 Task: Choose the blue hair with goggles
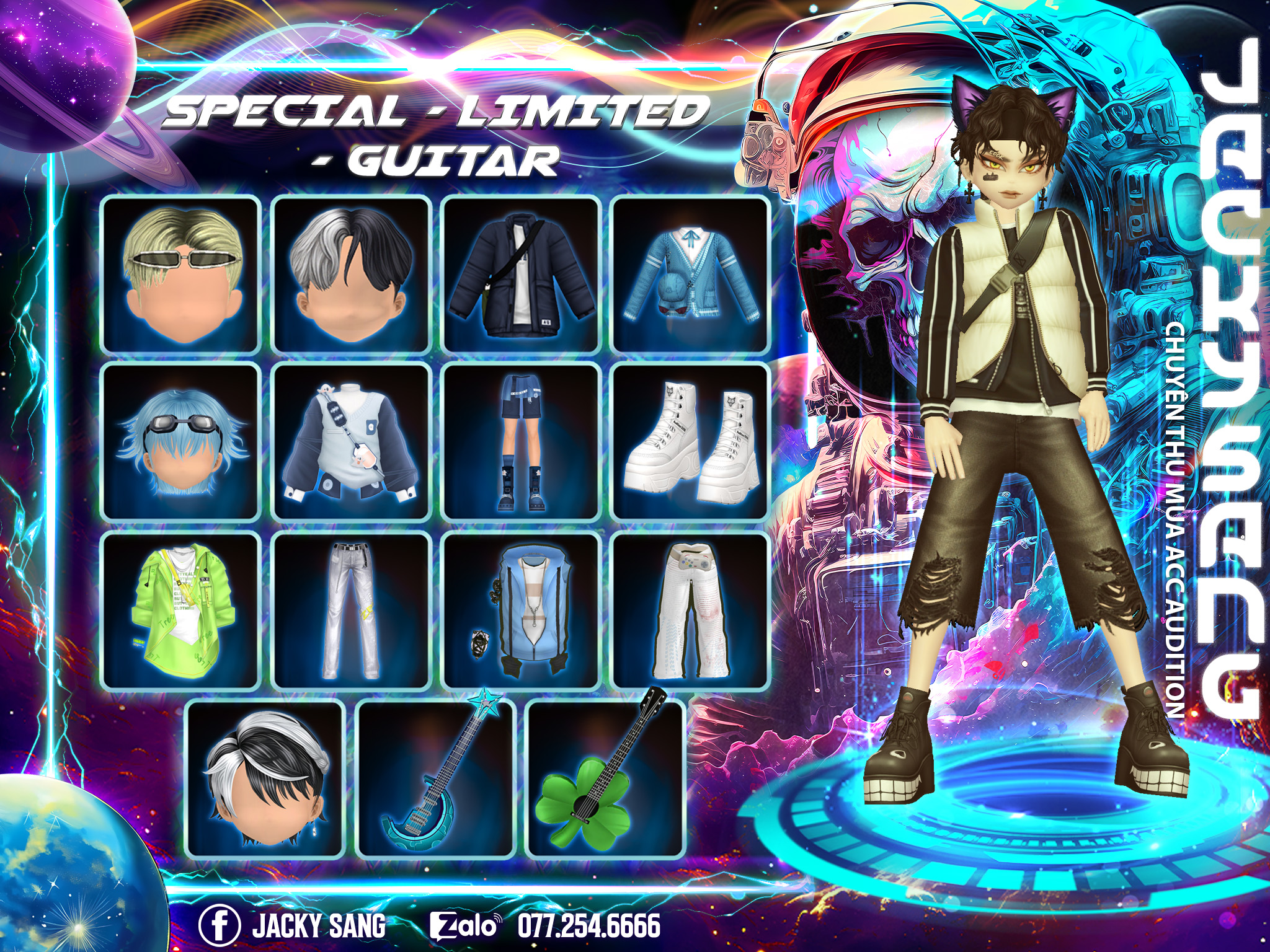[x=180, y=442]
